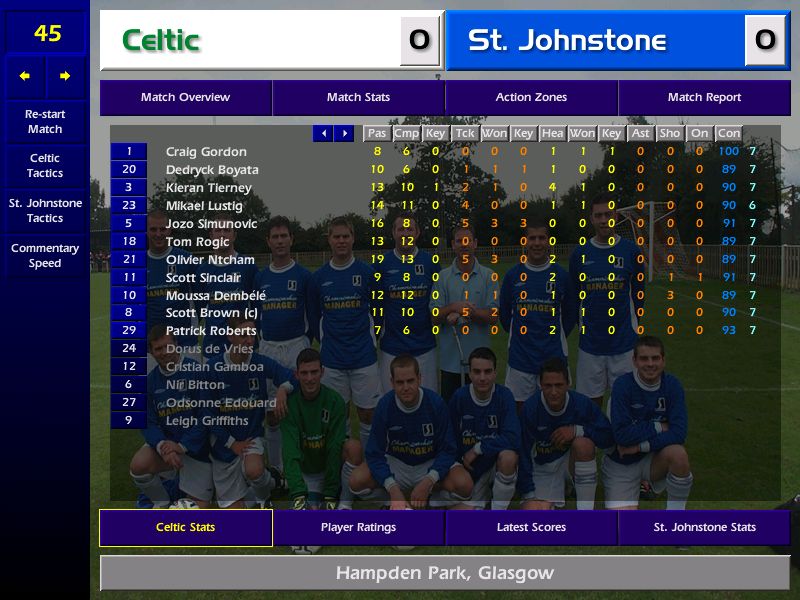Switch to St. Johnstone Stats

click(x=704, y=527)
